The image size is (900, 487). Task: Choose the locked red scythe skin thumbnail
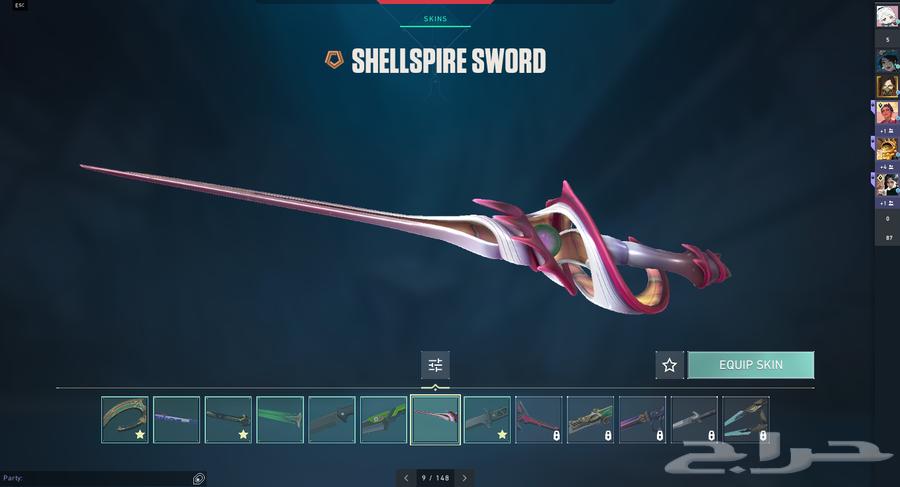(539, 419)
